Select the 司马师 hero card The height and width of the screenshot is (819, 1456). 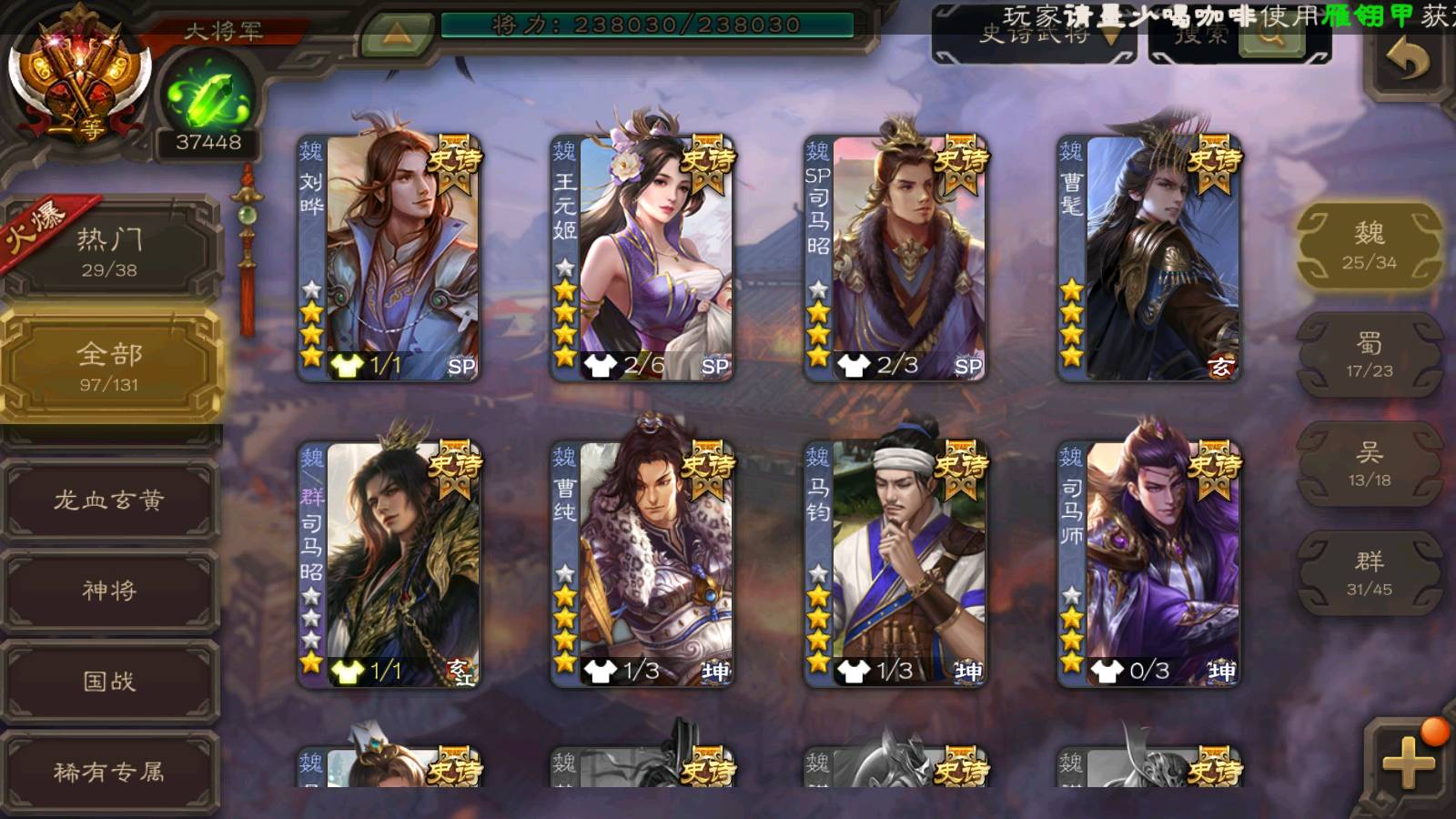click(1148, 562)
